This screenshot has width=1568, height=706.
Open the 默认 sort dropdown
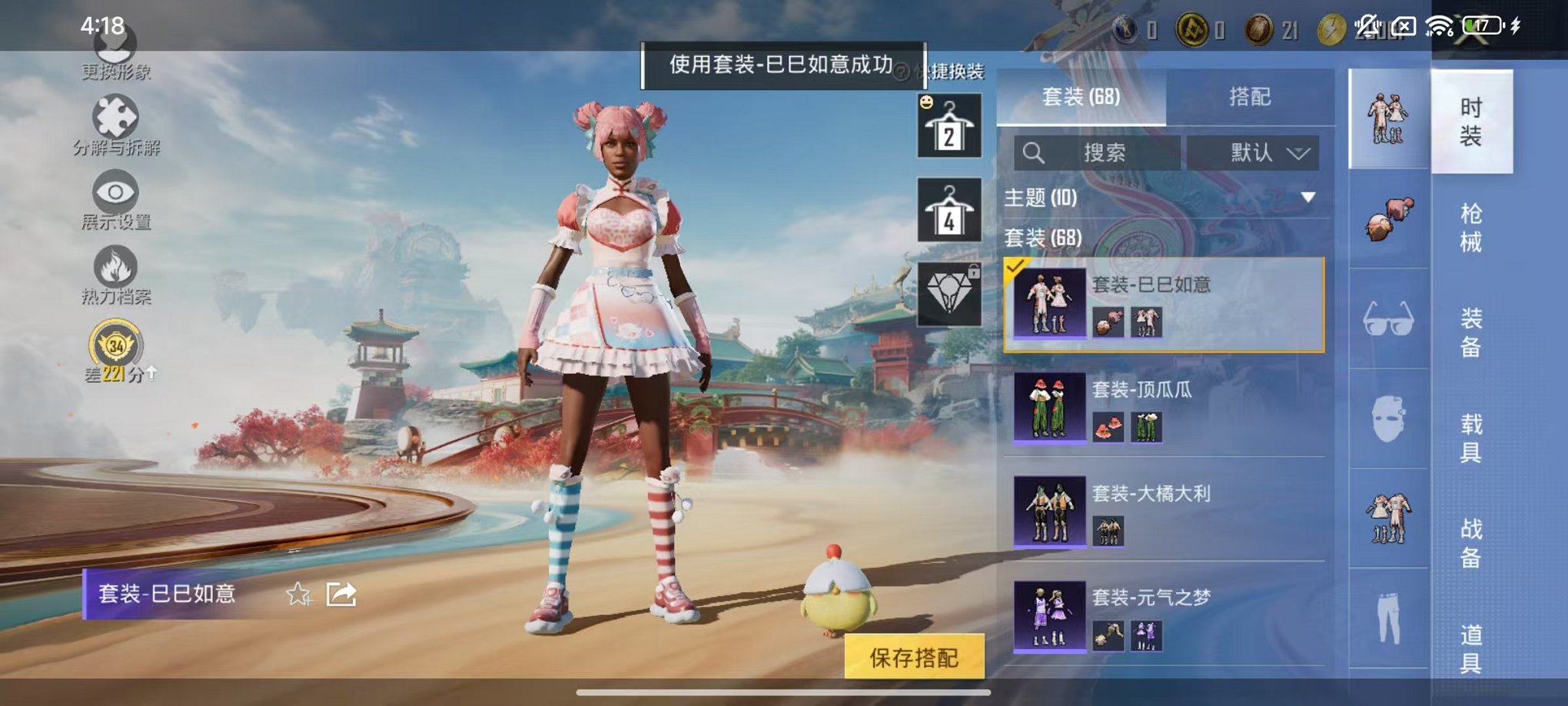click(1253, 153)
